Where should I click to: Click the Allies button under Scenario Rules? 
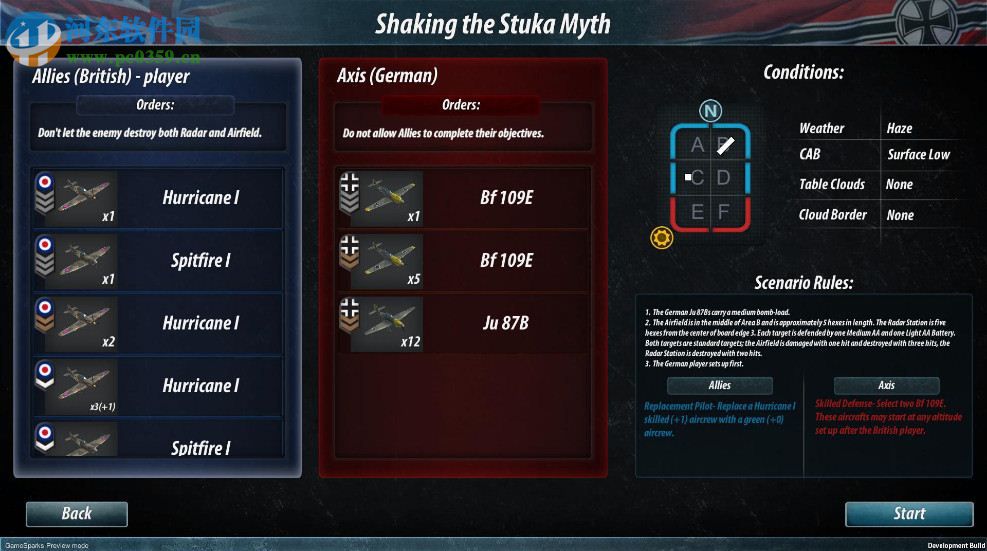tap(719, 386)
